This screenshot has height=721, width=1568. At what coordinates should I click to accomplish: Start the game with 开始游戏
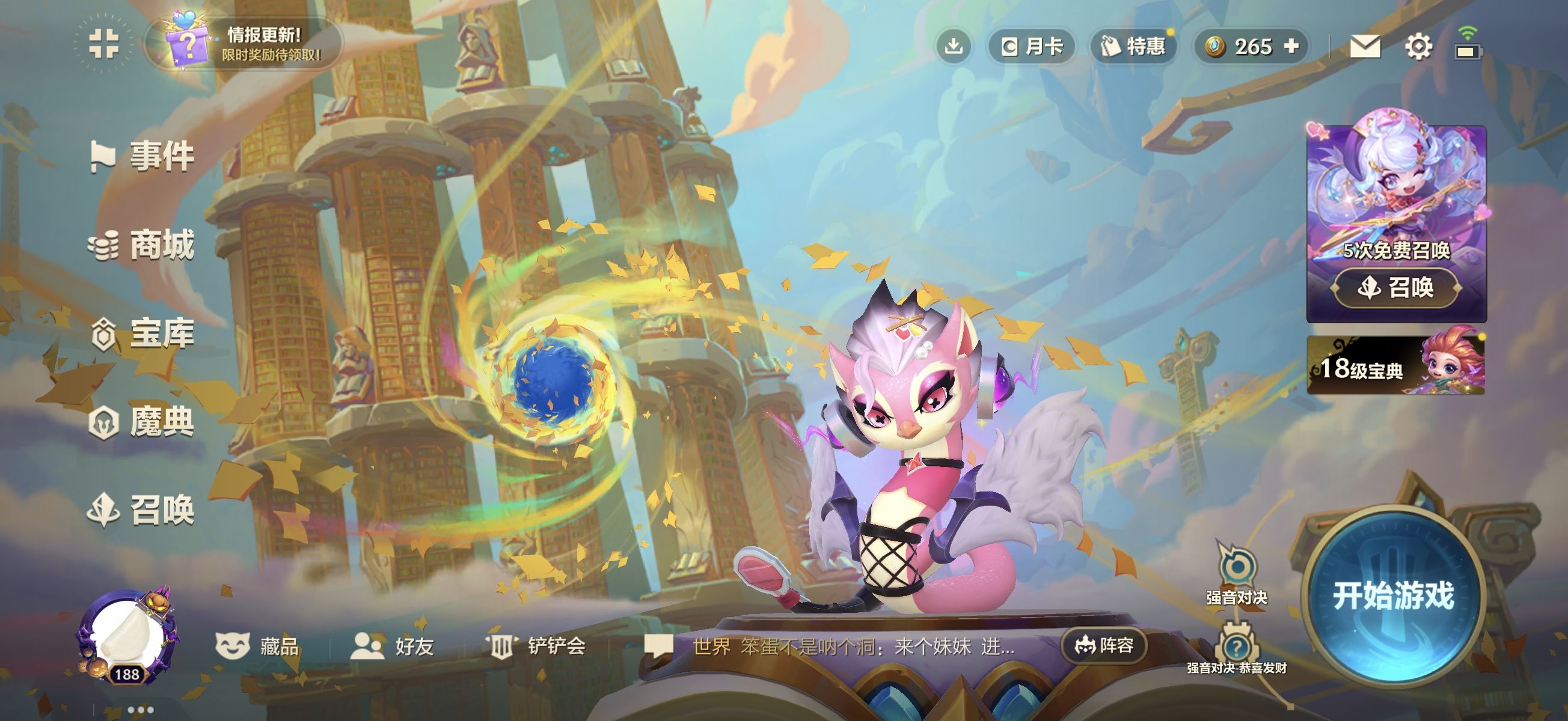click(1392, 594)
